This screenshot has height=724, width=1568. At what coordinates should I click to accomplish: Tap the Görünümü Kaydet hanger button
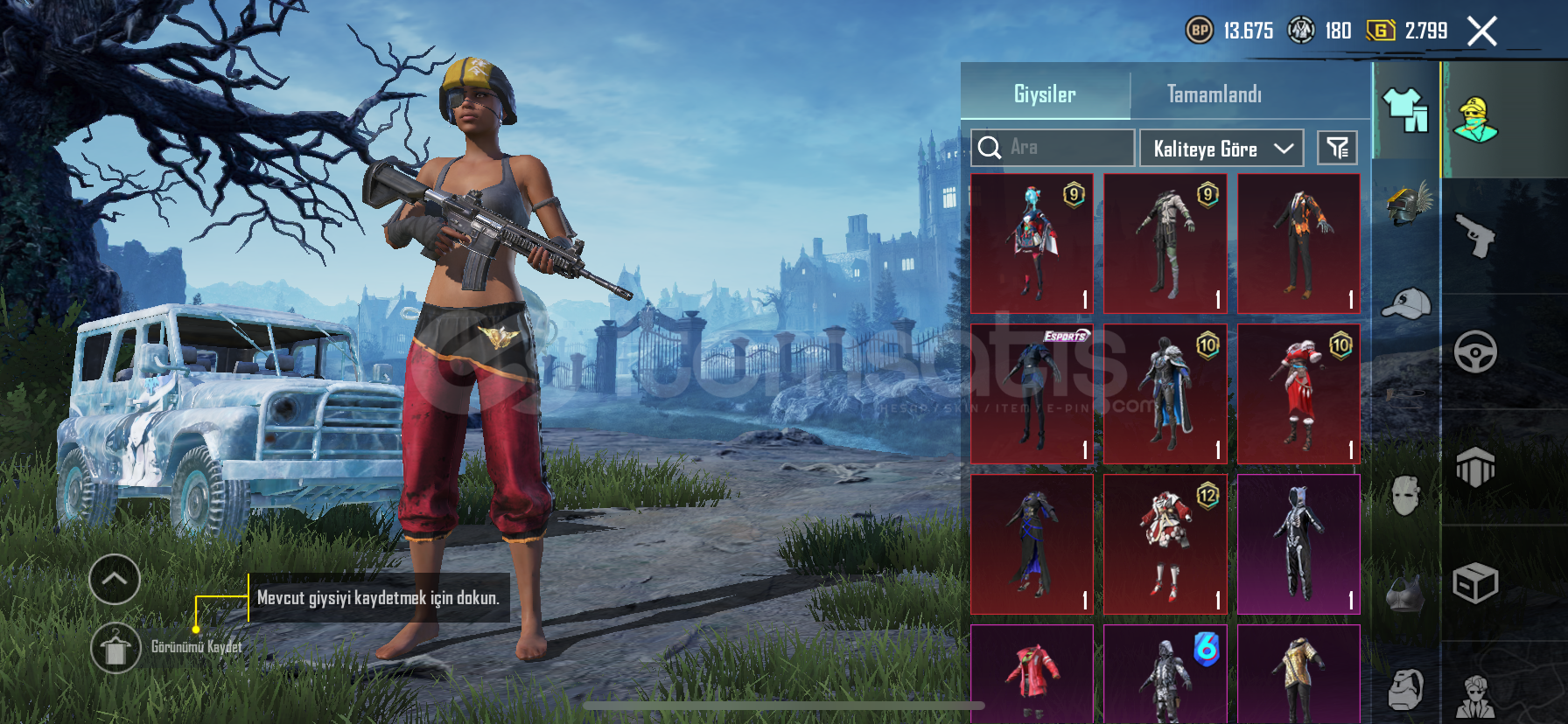click(x=115, y=648)
